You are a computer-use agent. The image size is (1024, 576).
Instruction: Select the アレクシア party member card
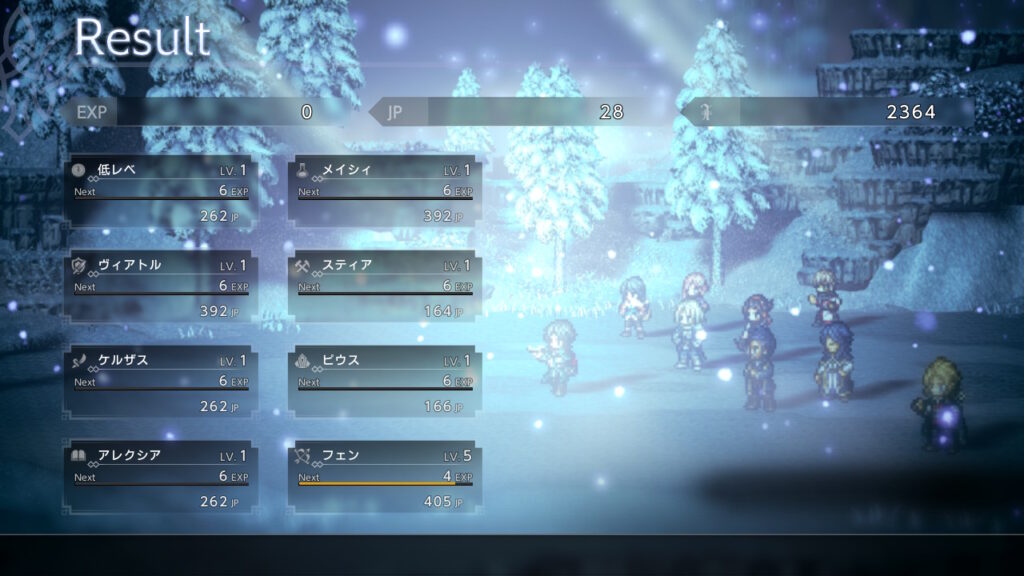coord(160,476)
